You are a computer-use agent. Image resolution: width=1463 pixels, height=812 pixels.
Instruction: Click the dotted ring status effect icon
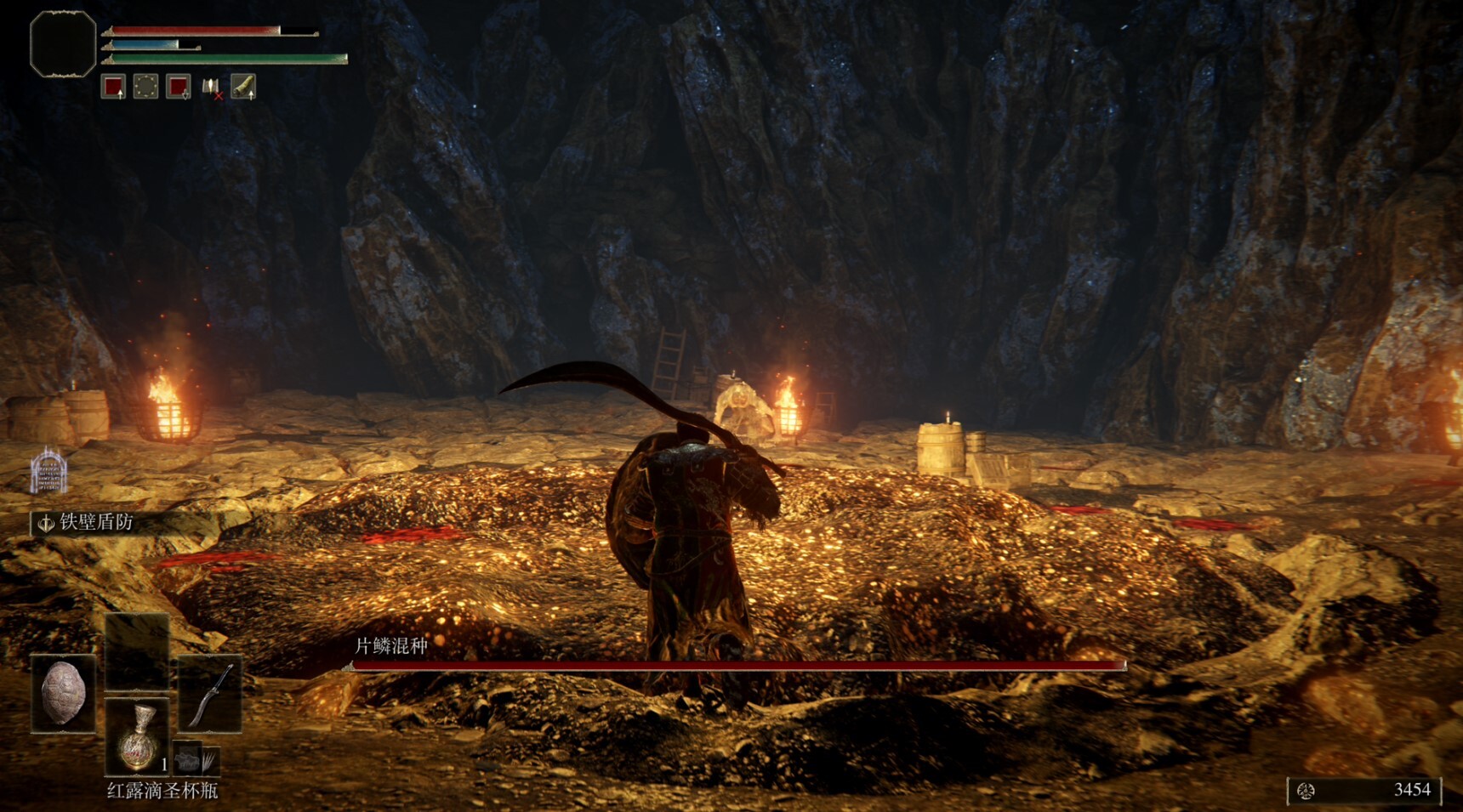[x=145, y=87]
